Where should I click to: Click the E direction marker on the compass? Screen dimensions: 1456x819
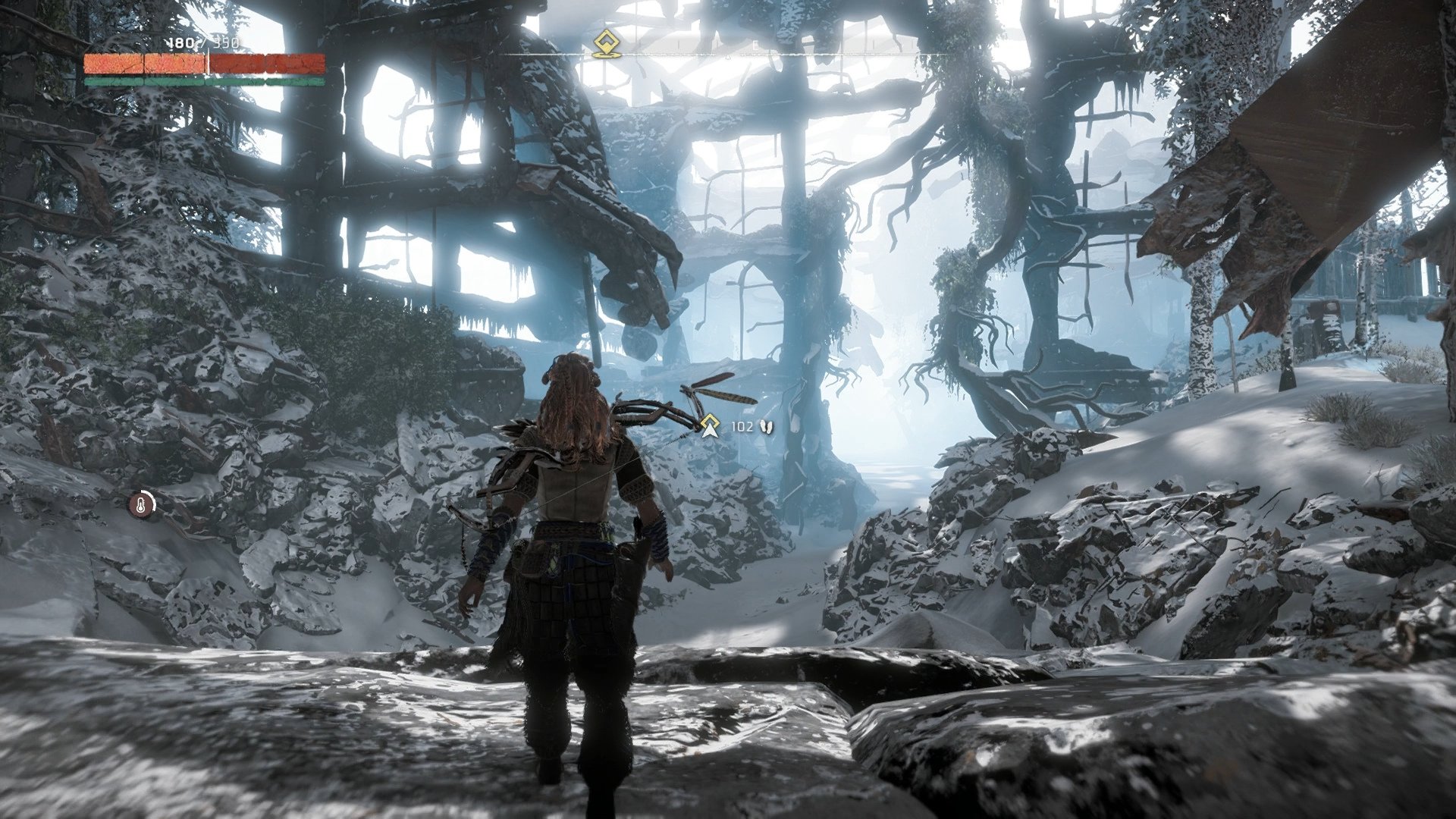click(x=755, y=43)
